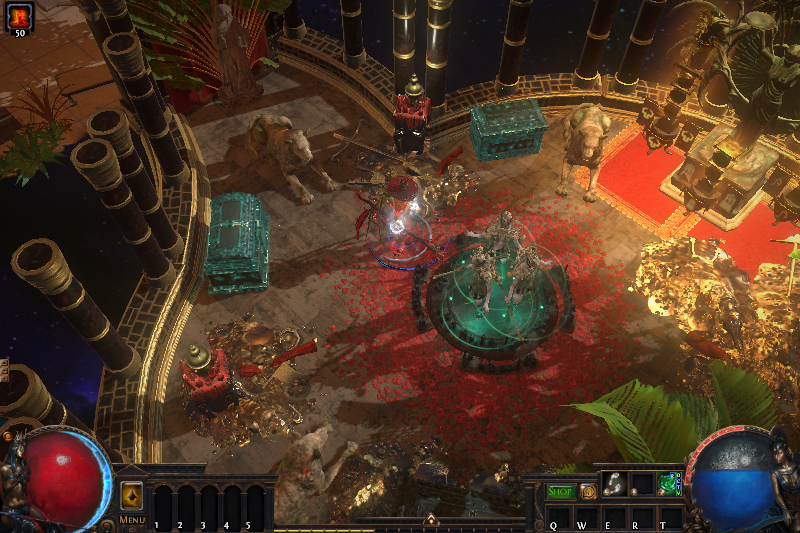800x533 pixels.
Task: Select the footprints move skill slot
Action: pyautogui.click(x=615, y=484)
